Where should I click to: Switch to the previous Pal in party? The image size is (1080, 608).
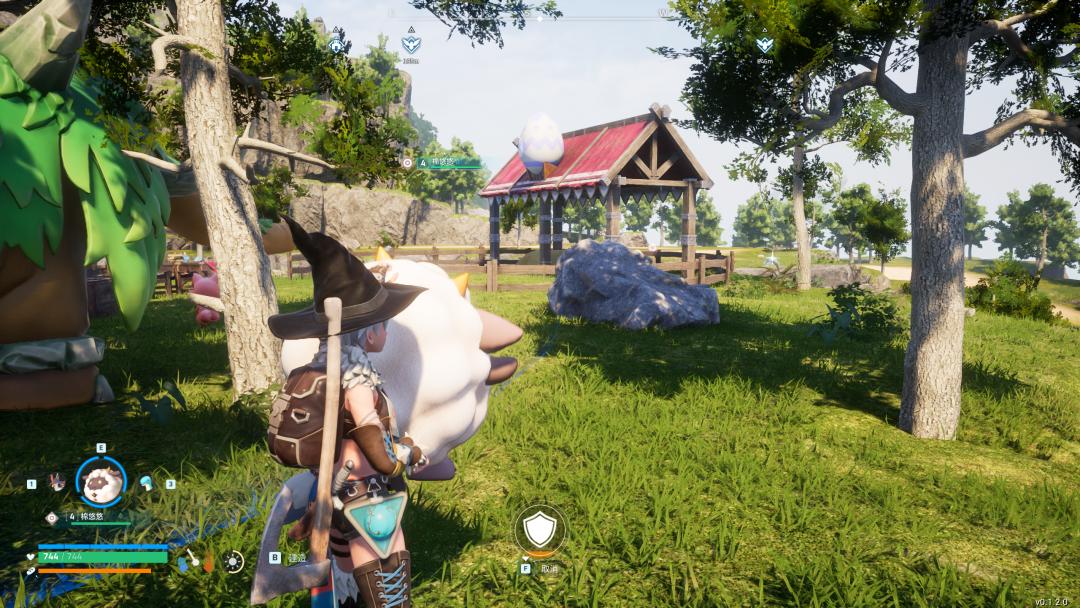click(x=57, y=483)
